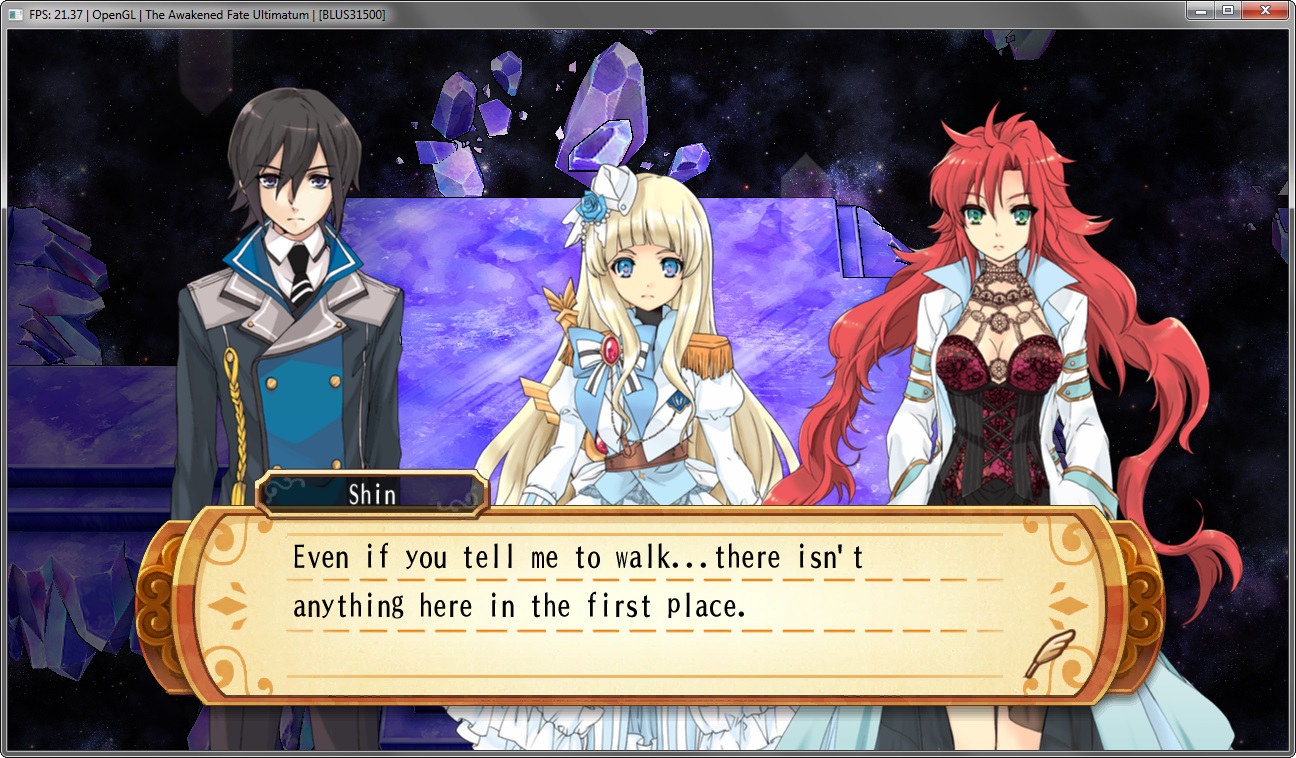Viewport: 1296px width, 758px height.
Task: Advance dialogue via the quill feather icon
Action: (x=1048, y=653)
